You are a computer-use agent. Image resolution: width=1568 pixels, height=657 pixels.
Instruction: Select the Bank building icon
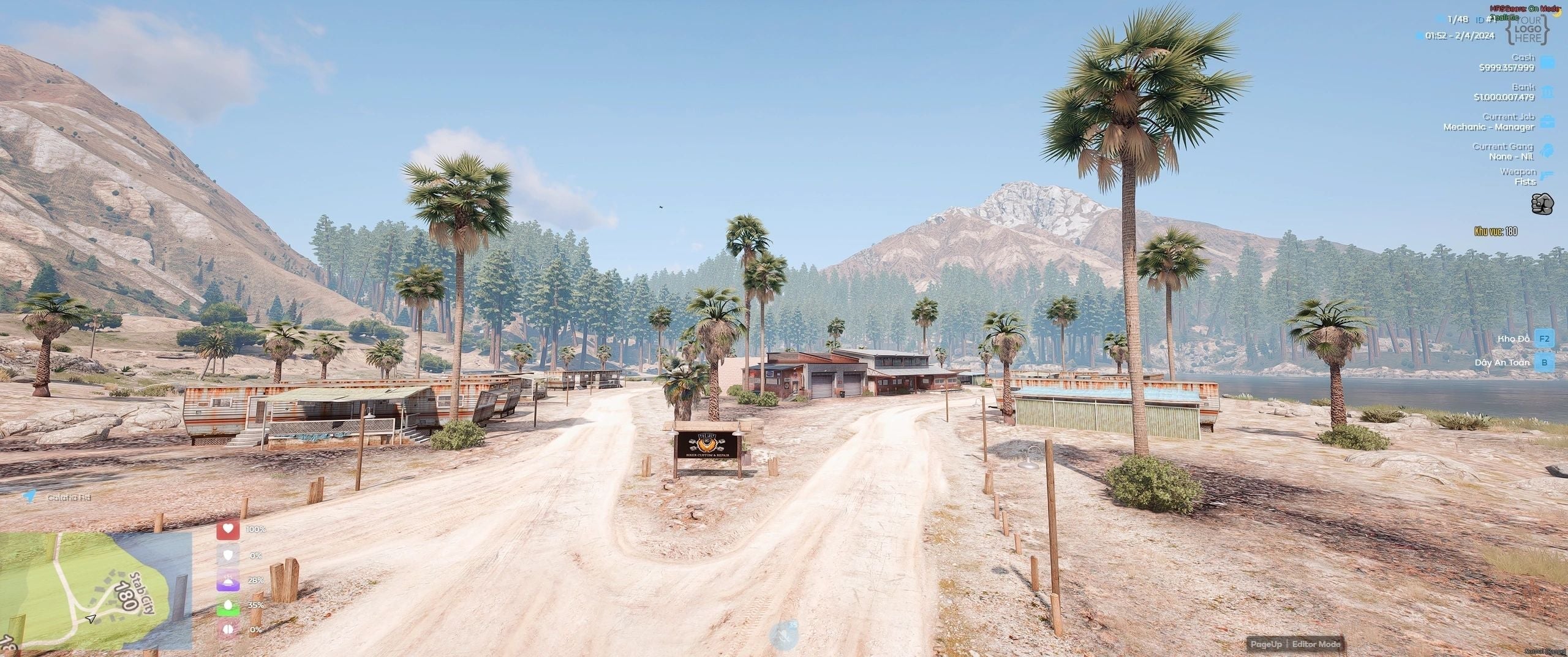coord(1547,93)
